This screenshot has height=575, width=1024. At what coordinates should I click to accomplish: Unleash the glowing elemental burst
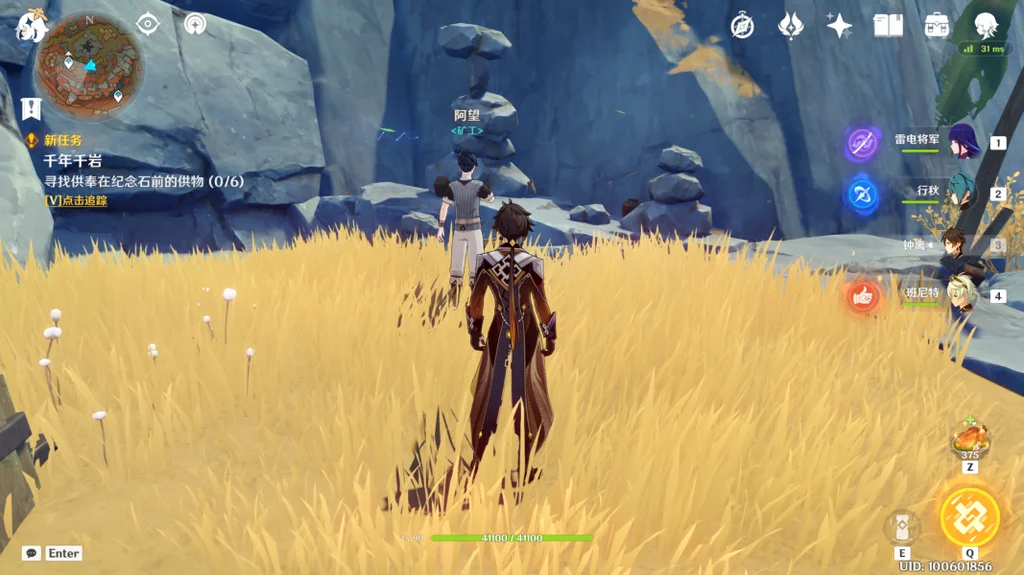coord(969,516)
